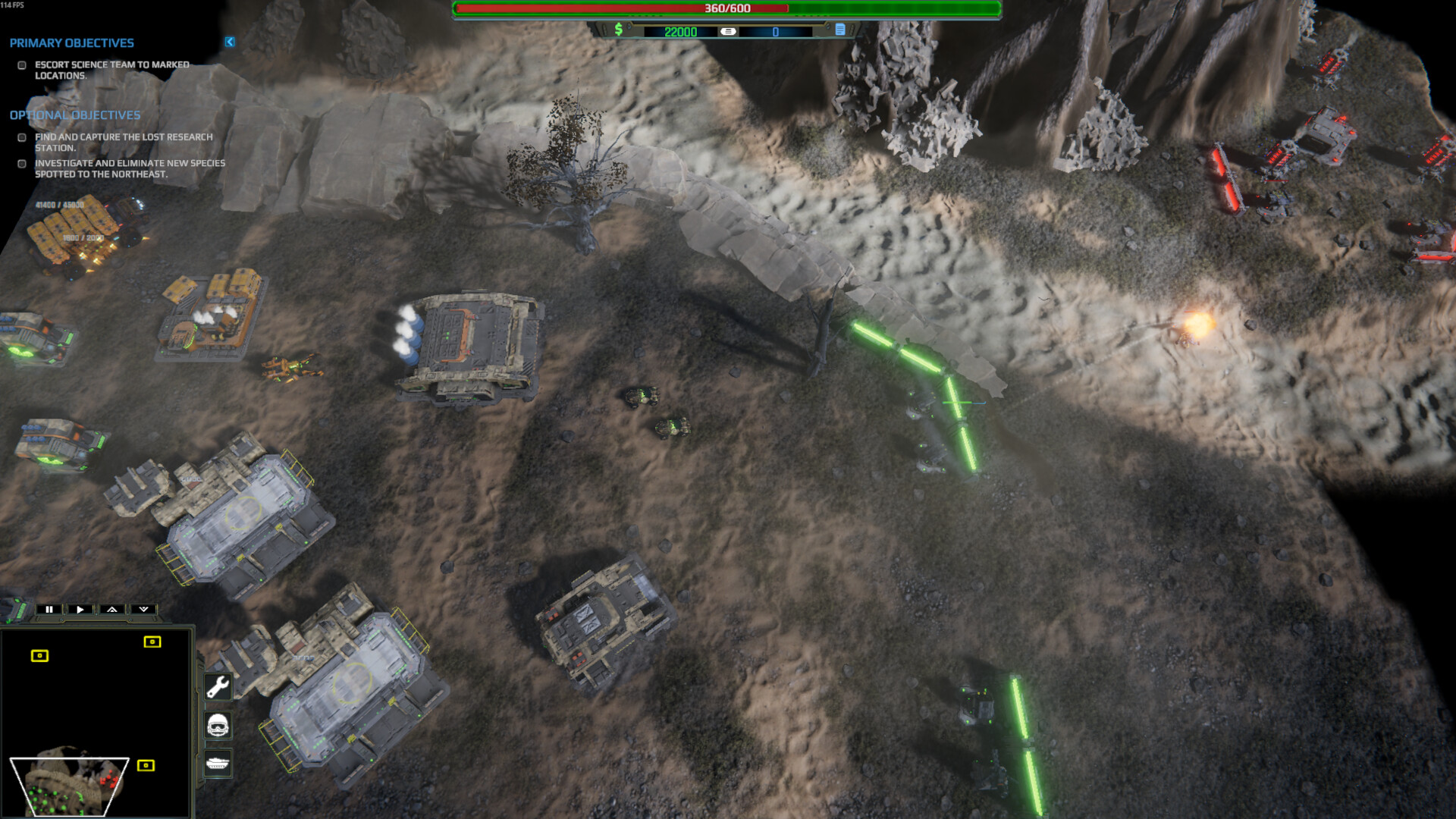
Task: Click the OPTIONAL OBJECTIVES header
Action: 74,115
